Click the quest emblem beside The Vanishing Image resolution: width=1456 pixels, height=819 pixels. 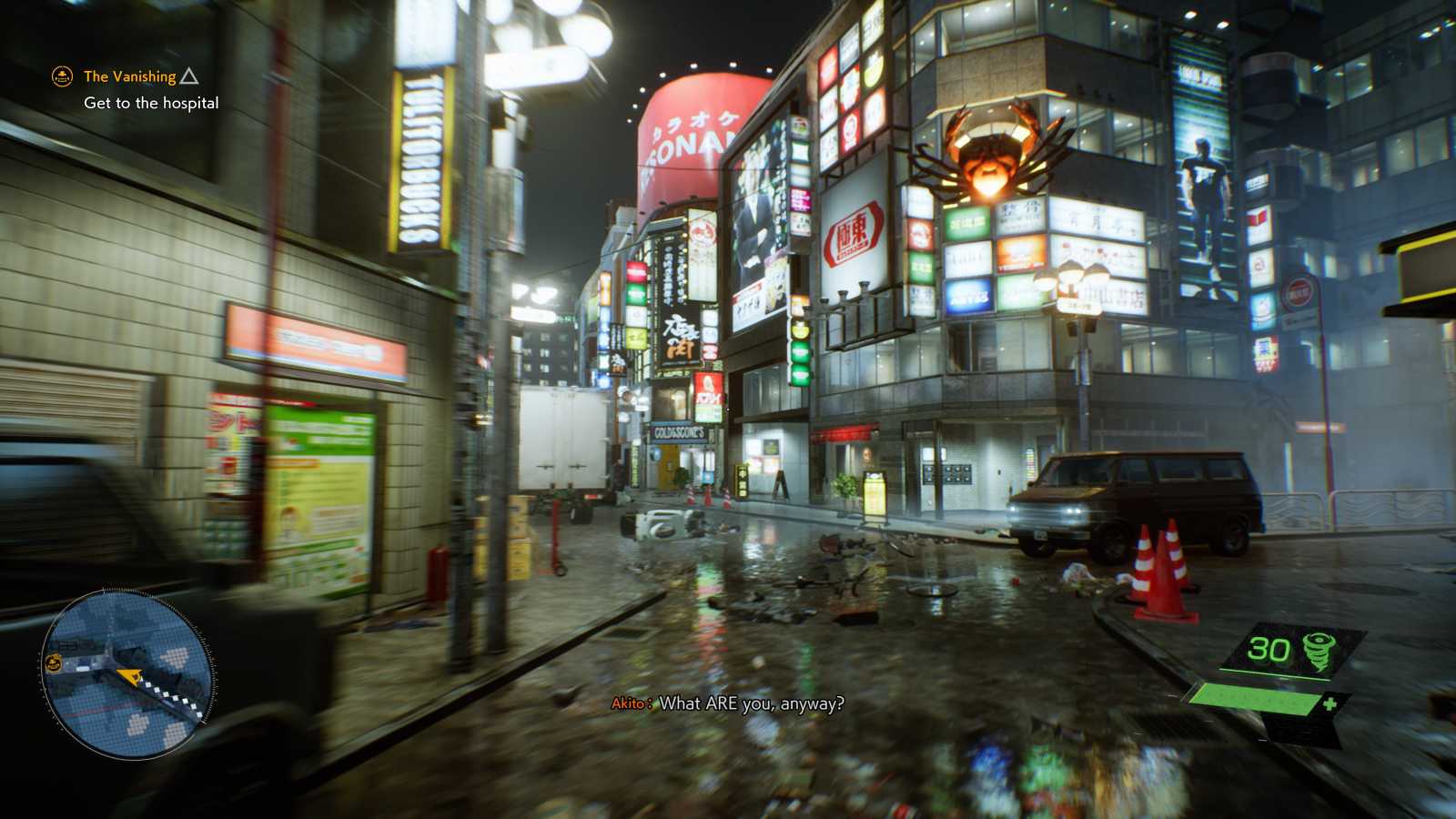point(60,77)
